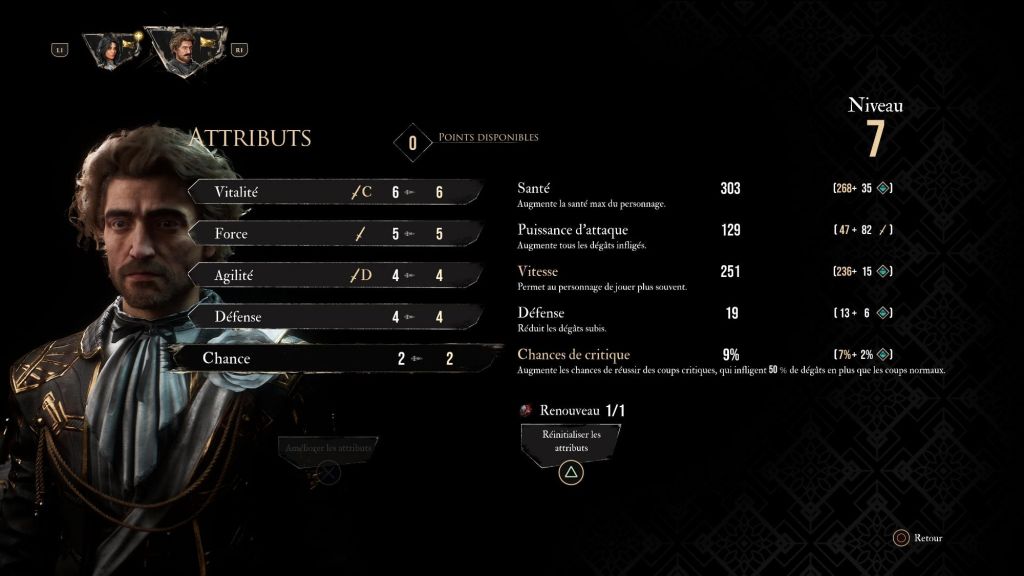
Task: Pick the Défense attribute row
Action: pos(335,317)
